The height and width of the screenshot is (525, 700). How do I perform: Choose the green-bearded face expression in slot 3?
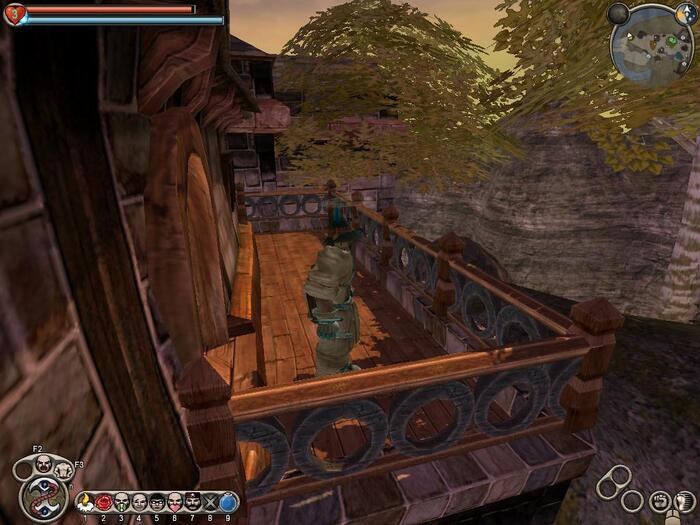[122, 501]
